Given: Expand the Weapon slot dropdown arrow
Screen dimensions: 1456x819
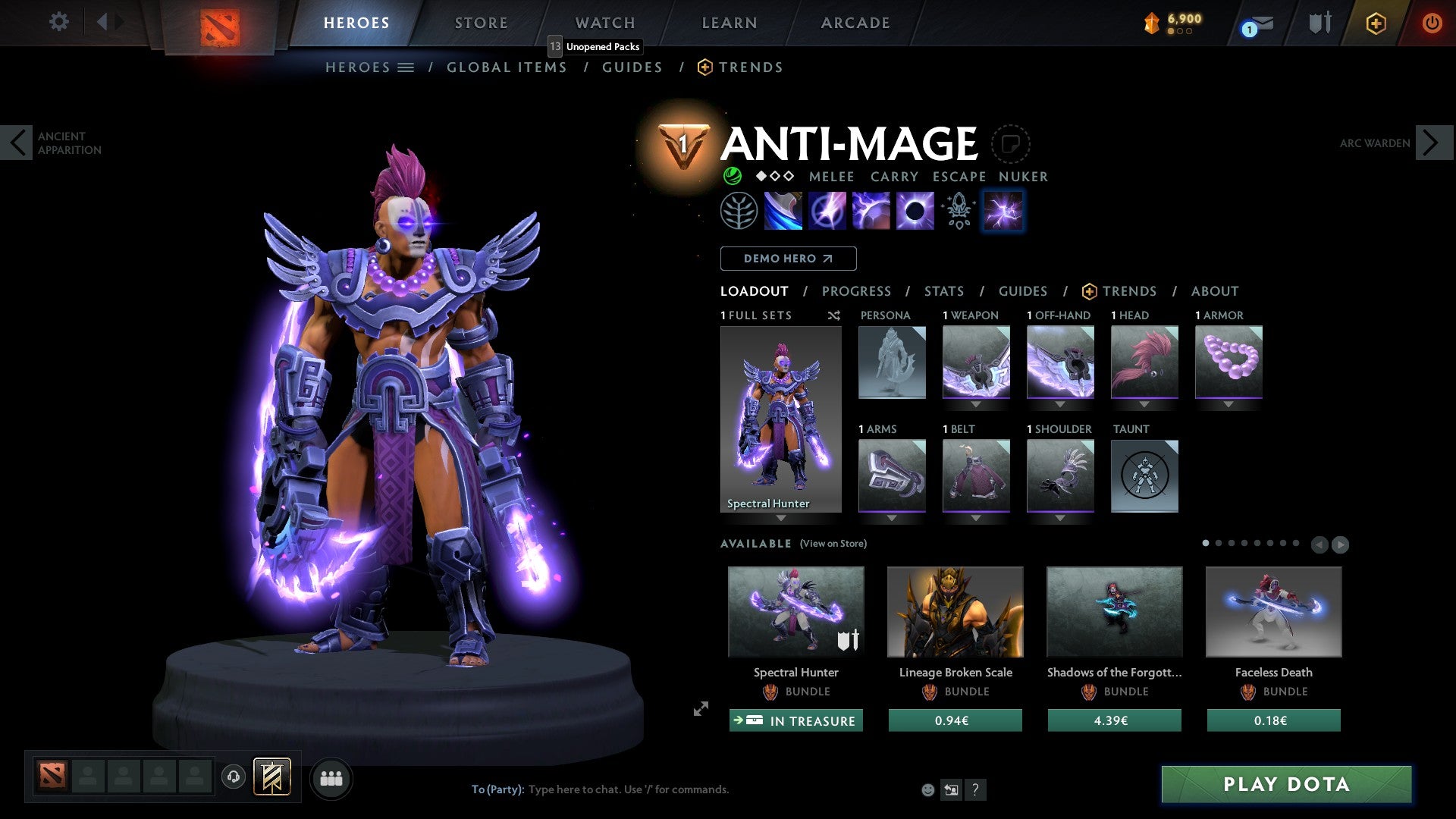Looking at the screenshot, I should 977,404.
